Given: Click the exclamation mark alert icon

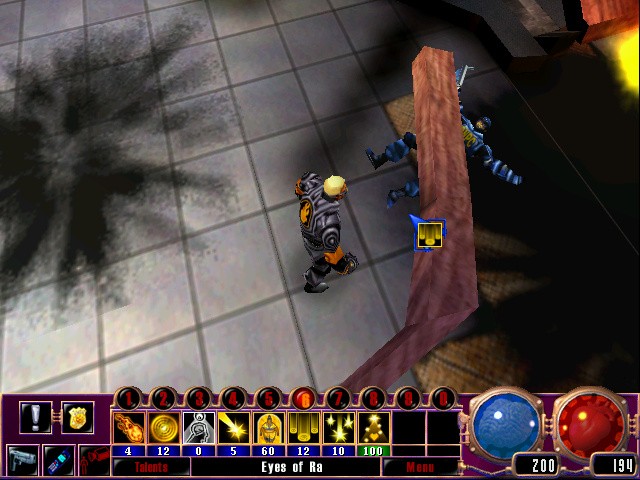Looking at the screenshot, I should point(35,416).
